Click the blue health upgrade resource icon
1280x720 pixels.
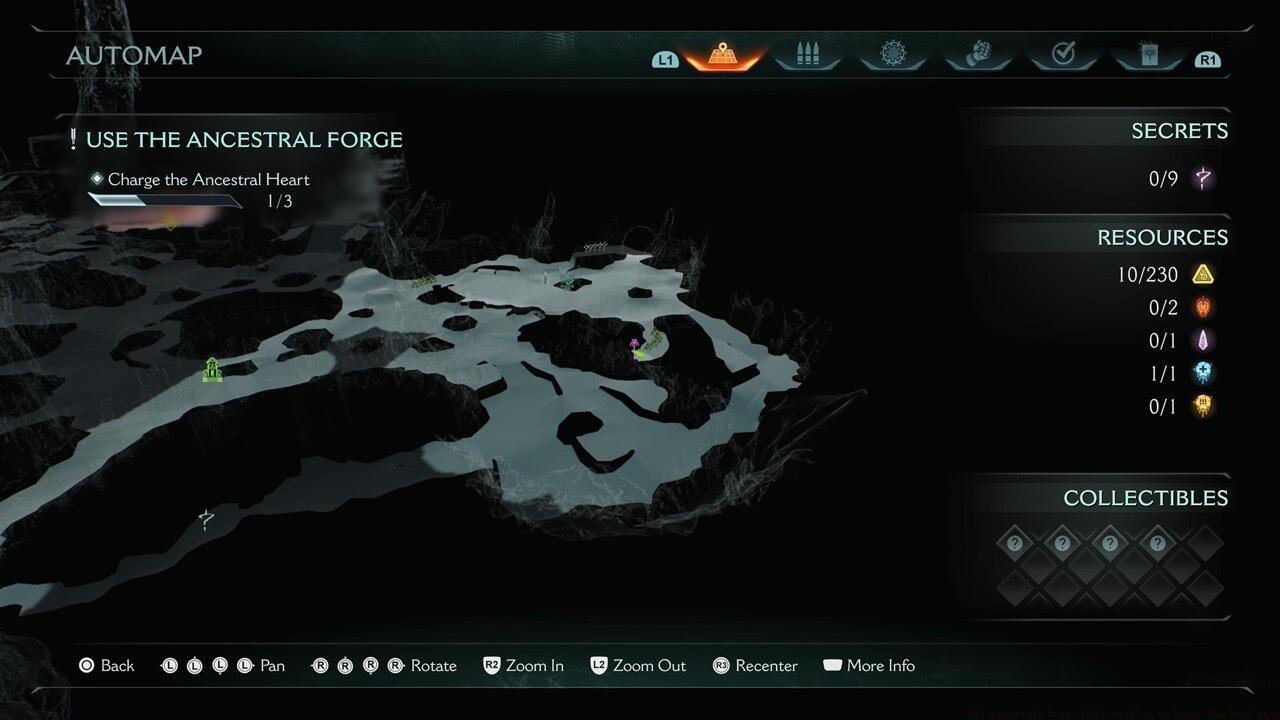1203,373
